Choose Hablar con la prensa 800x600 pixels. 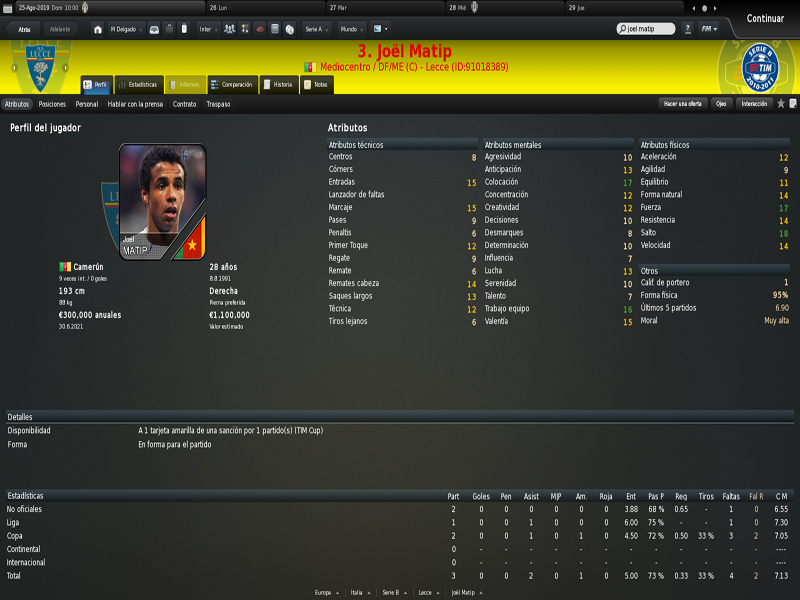(135, 104)
